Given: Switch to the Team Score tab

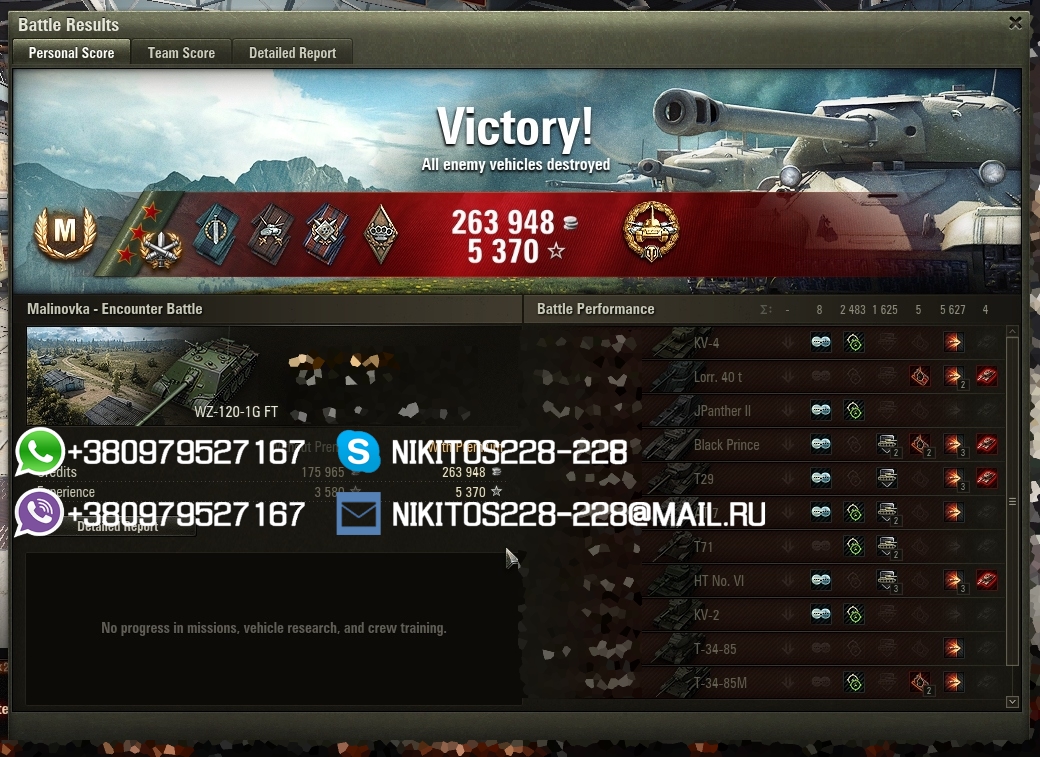Looking at the screenshot, I should pos(181,53).
